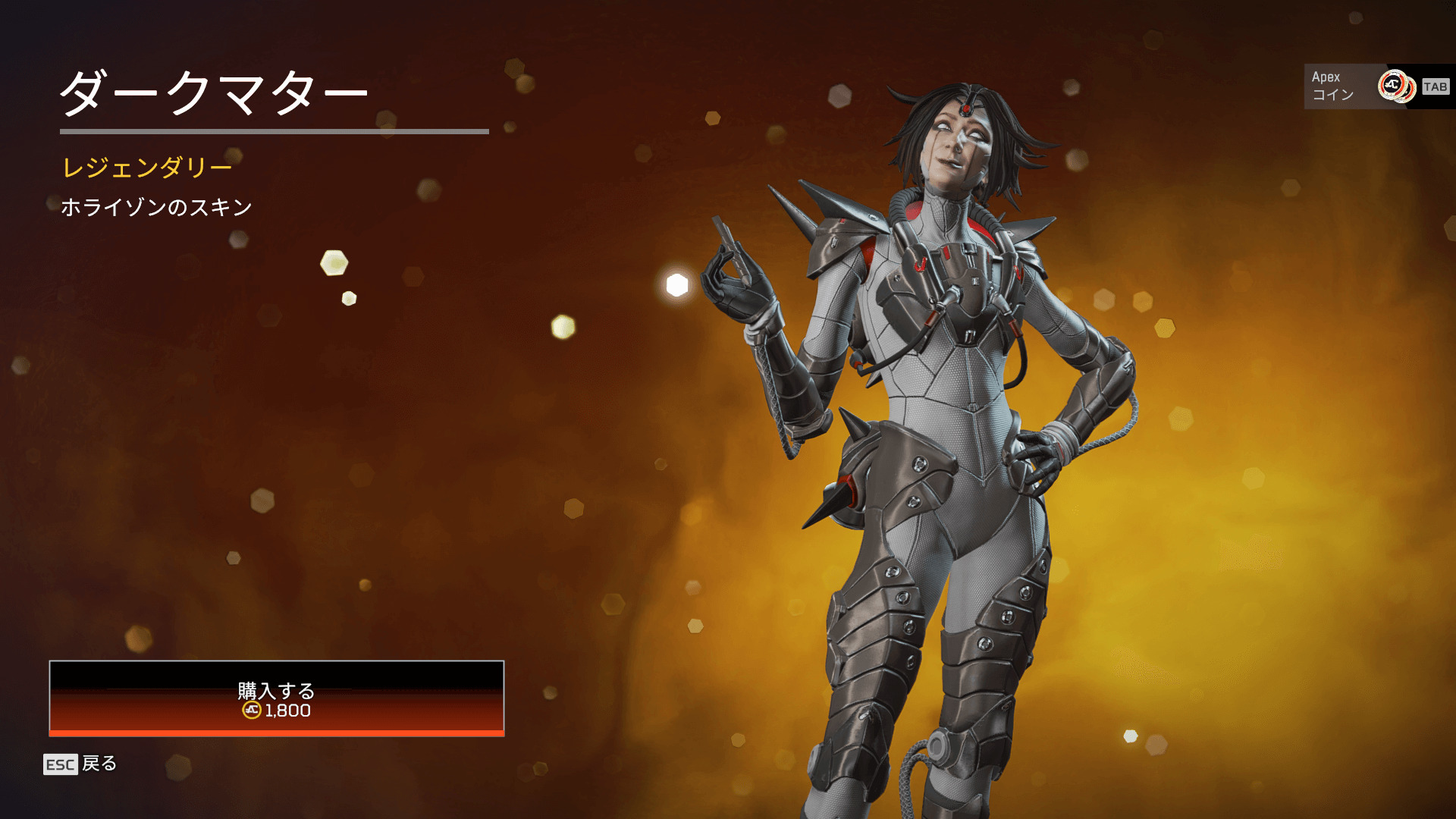Purchase the skin for 1,800 Apex Coins

pos(277,698)
